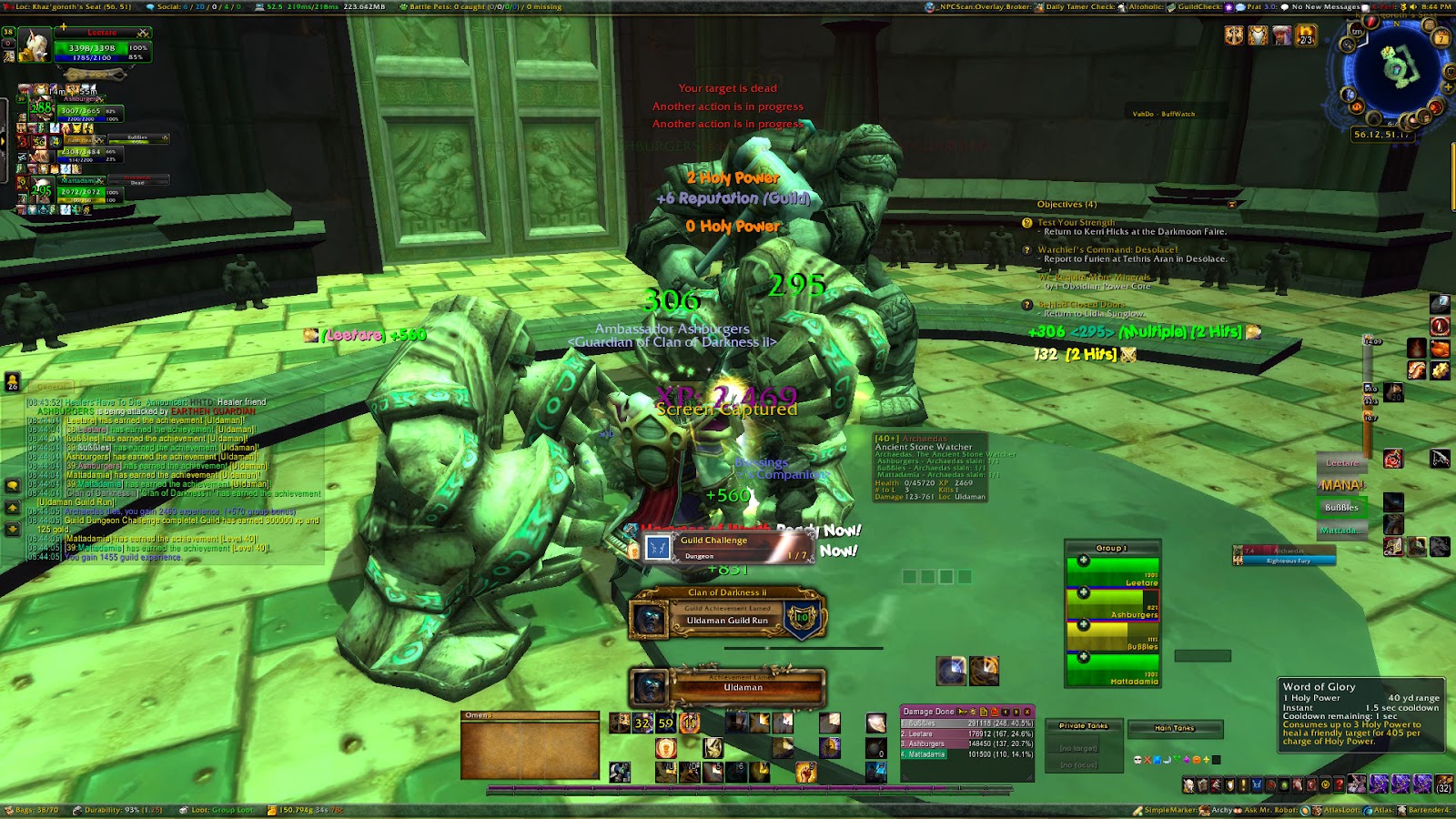This screenshot has height=819, width=1456.
Task: Open the bag slot showing 32
Action: (x=1443, y=784)
